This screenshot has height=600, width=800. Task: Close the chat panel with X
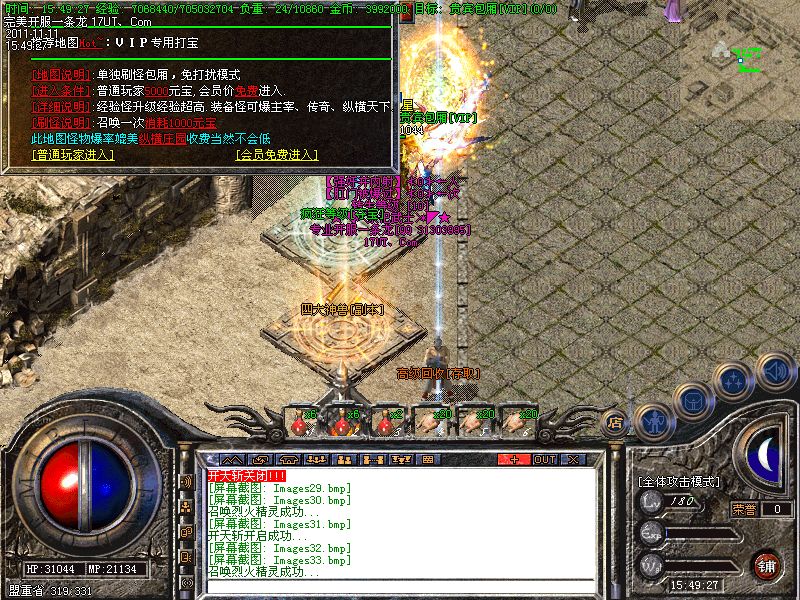coord(574,459)
